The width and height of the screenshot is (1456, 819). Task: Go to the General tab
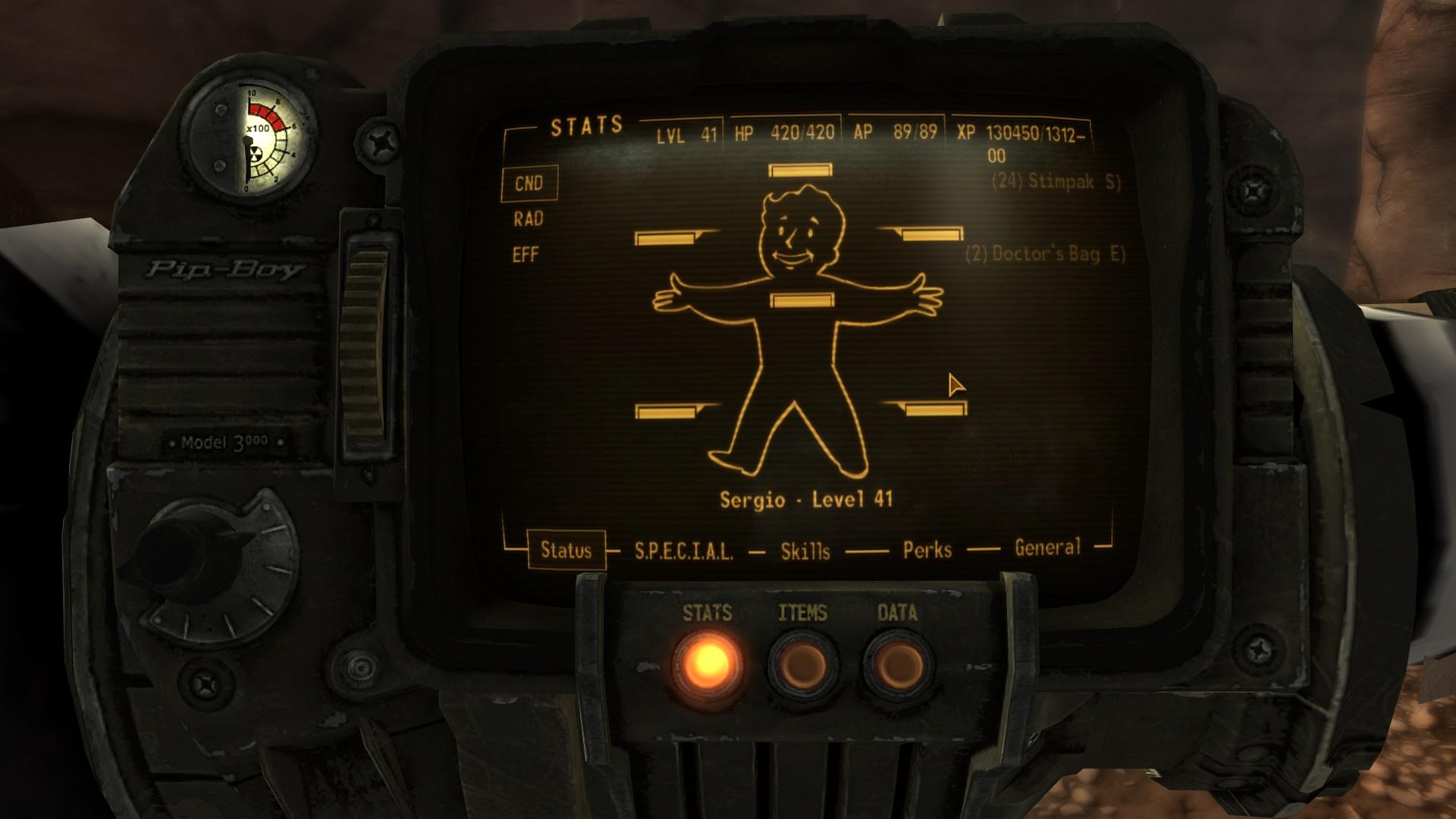1047,548
